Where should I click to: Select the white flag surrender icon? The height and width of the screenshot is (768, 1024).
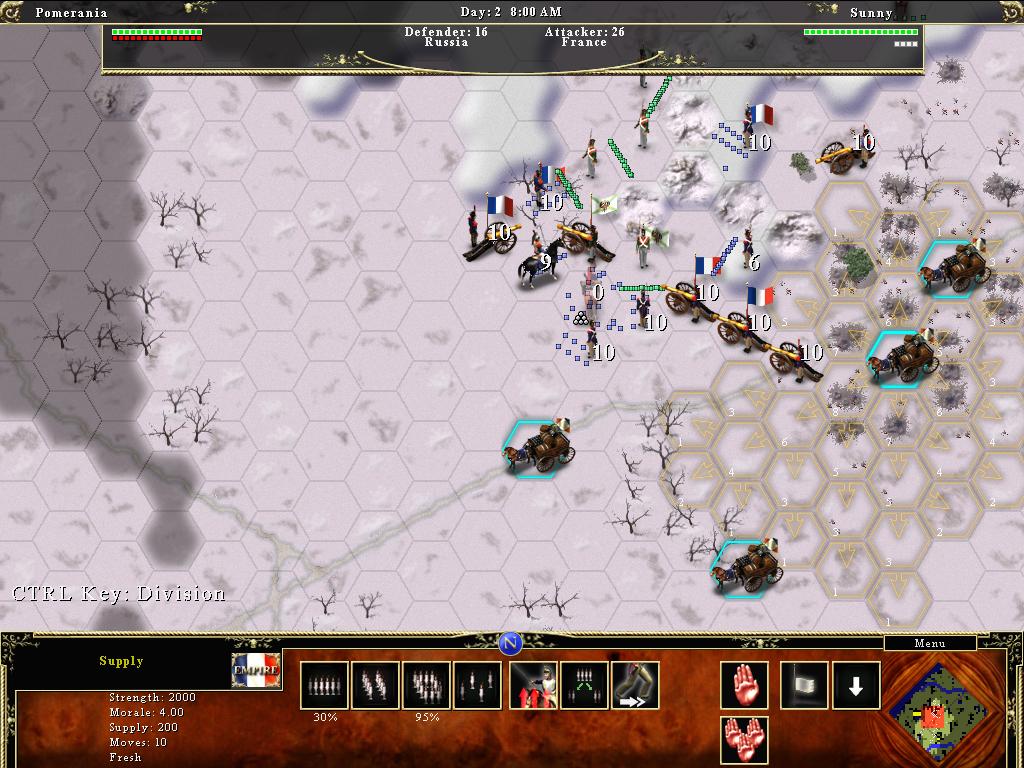click(x=804, y=686)
